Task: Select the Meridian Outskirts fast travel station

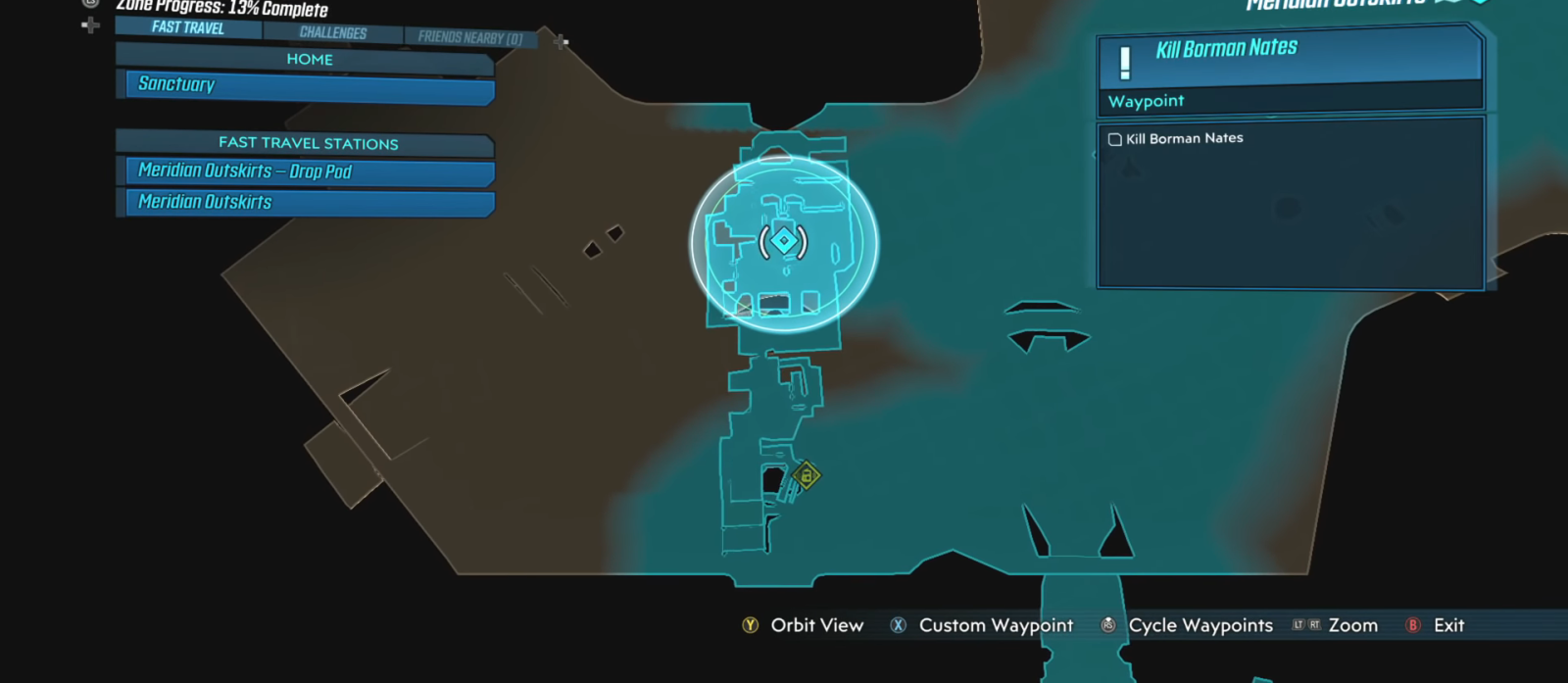Action: coord(309,202)
